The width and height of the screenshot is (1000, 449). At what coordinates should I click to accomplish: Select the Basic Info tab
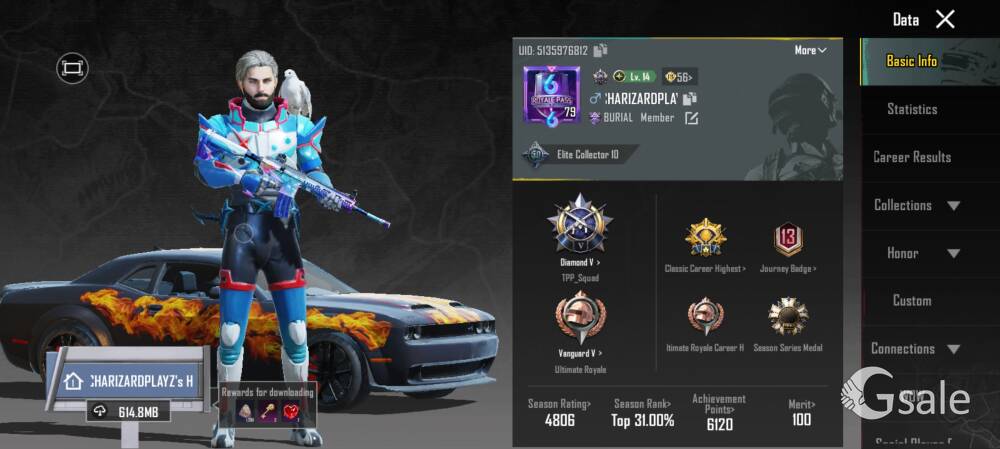(x=911, y=61)
